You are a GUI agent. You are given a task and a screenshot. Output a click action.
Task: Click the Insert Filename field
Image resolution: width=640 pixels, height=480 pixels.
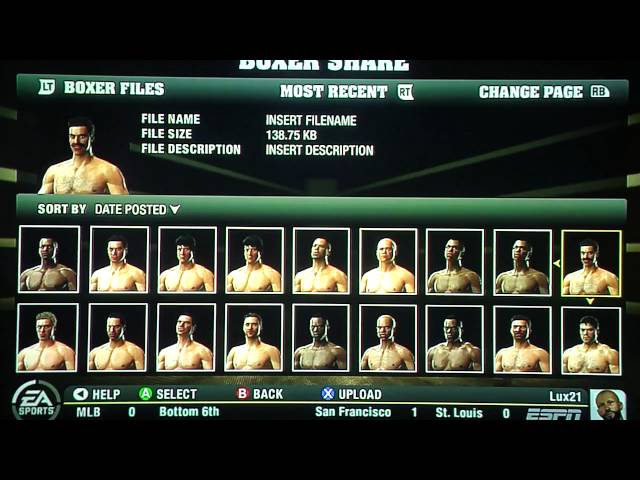point(310,121)
